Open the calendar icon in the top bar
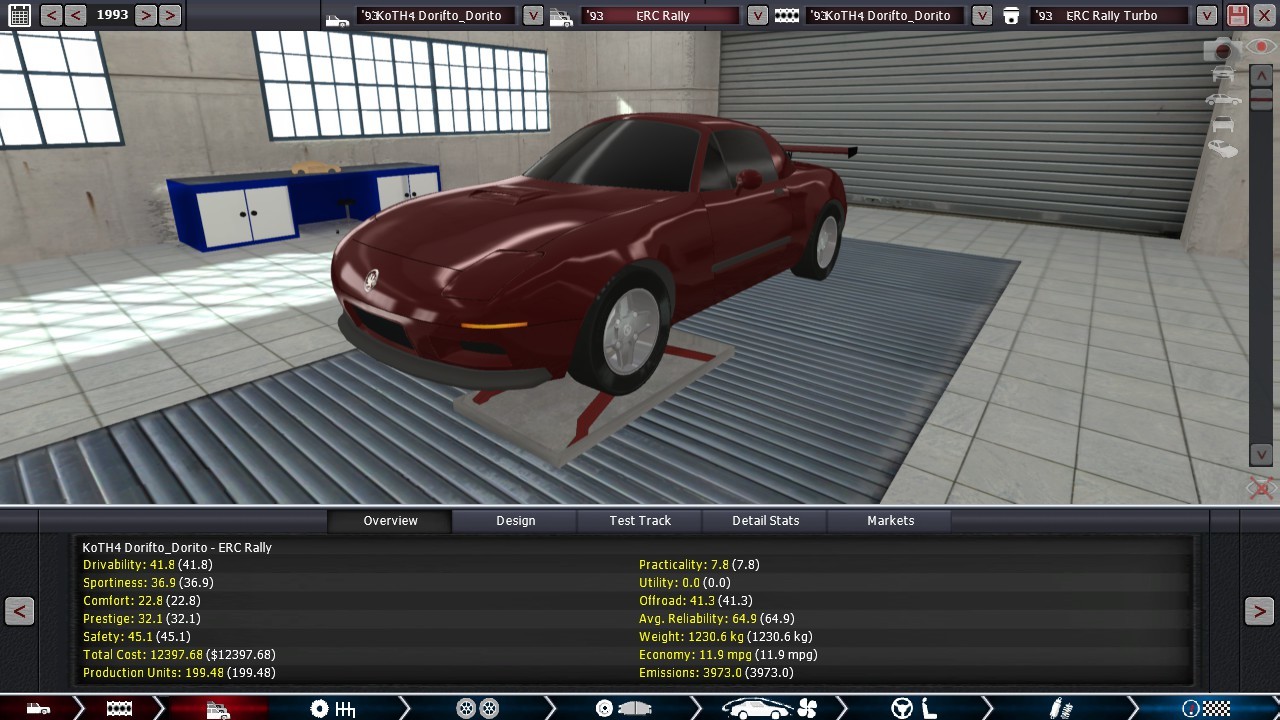 point(19,15)
